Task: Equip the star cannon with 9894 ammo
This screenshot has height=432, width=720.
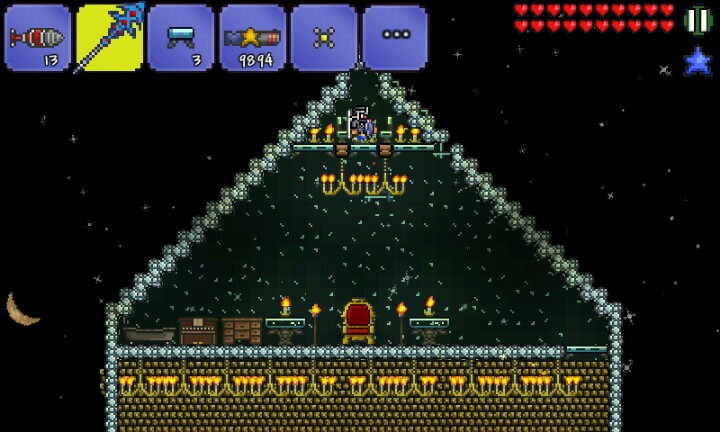Action: tap(253, 38)
